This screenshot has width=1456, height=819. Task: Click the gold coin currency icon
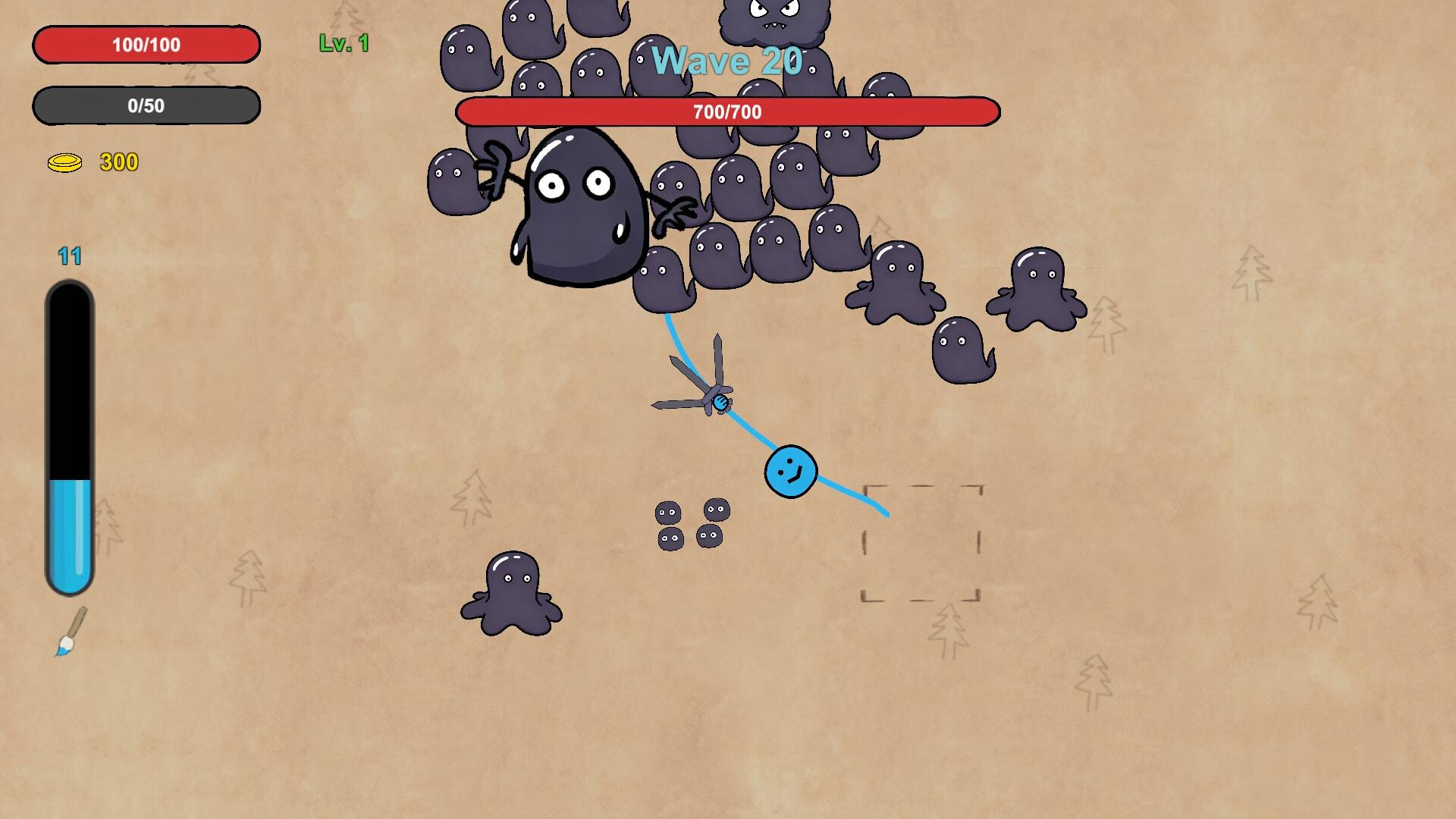[64, 161]
